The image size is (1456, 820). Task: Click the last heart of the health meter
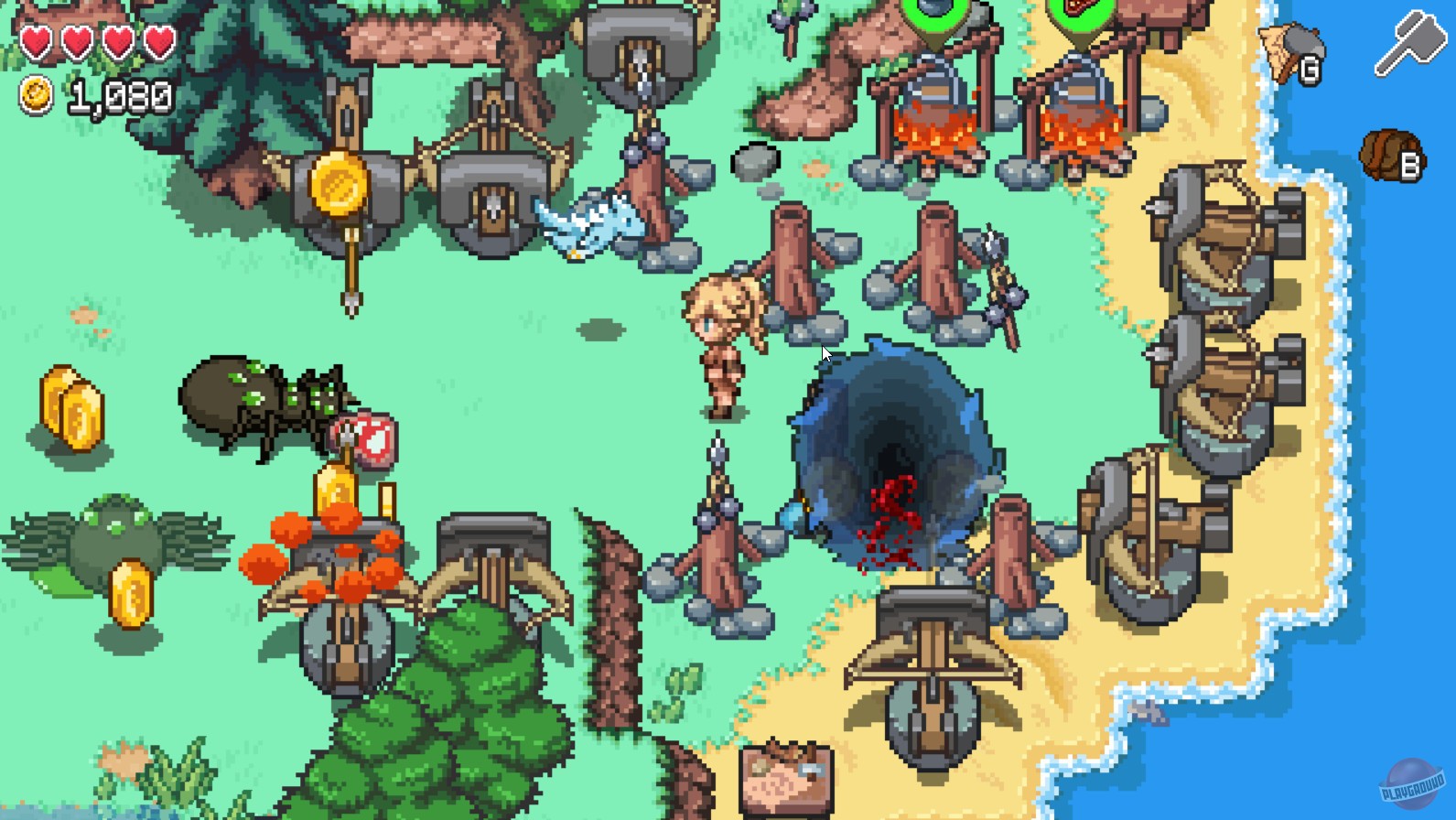click(x=157, y=41)
